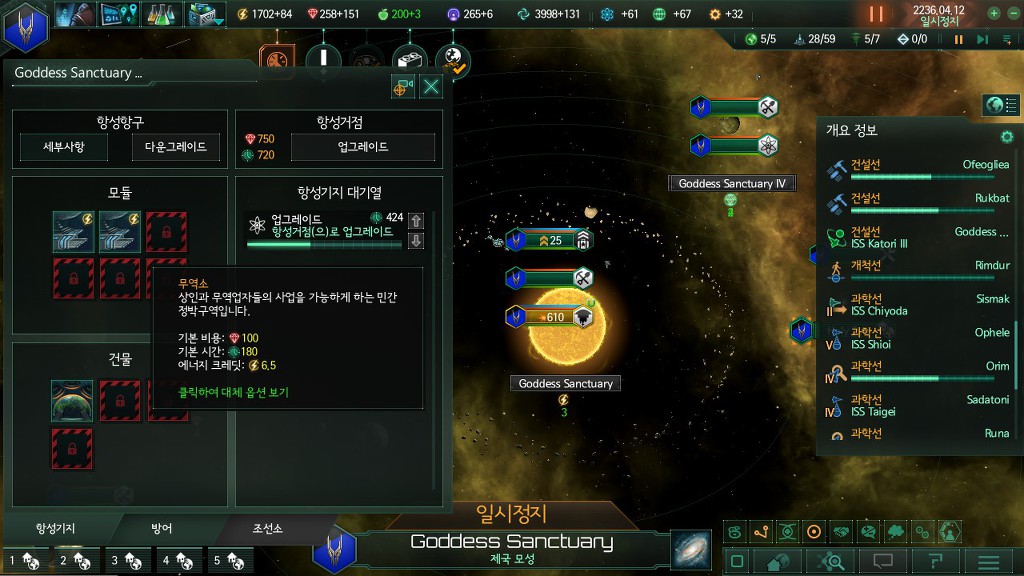Open the outliner settings gear
The width and height of the screenshot is (1024, 576).
[1007, 136]
